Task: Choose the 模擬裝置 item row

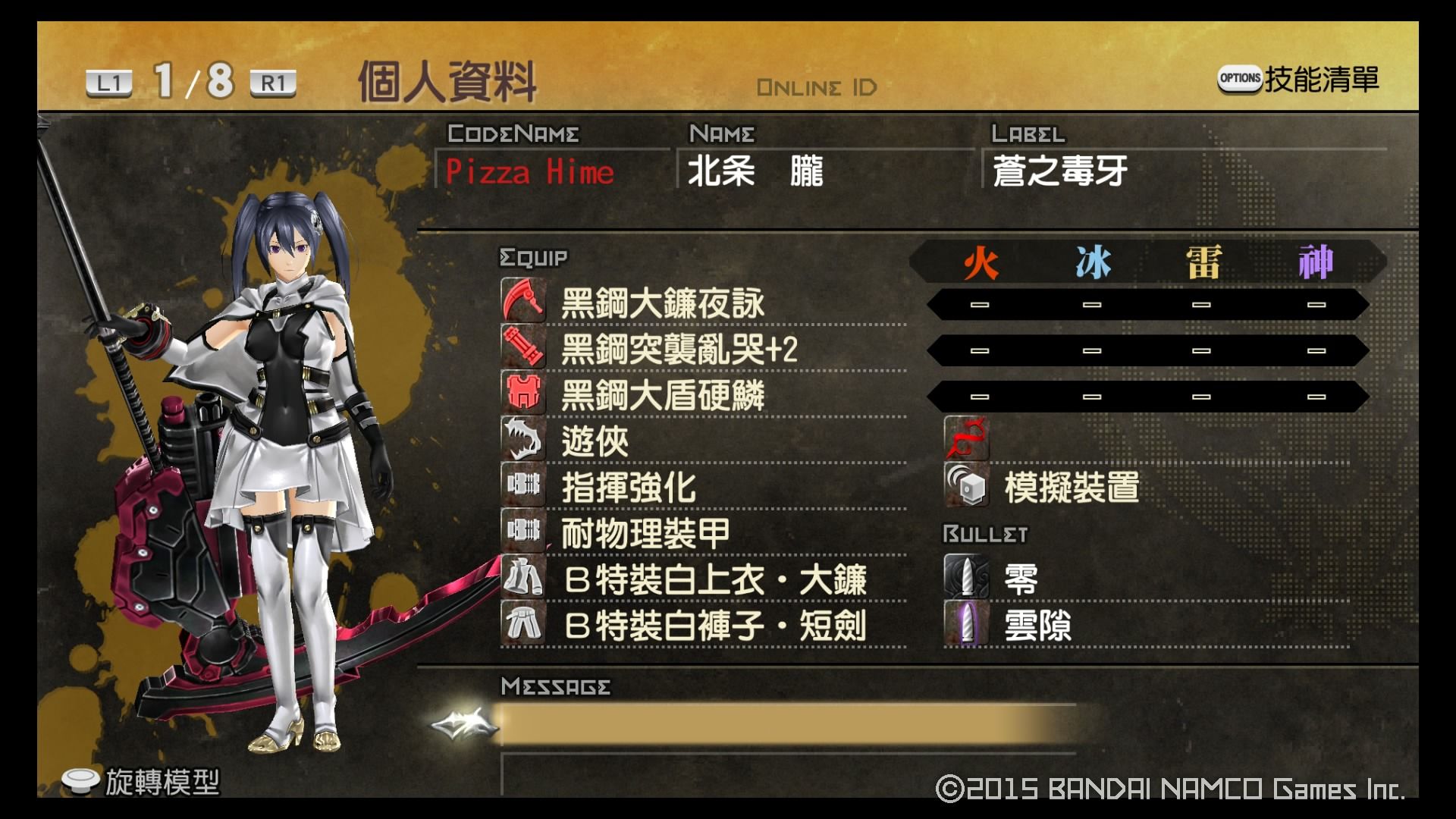Action: [x=1071, y=488]
